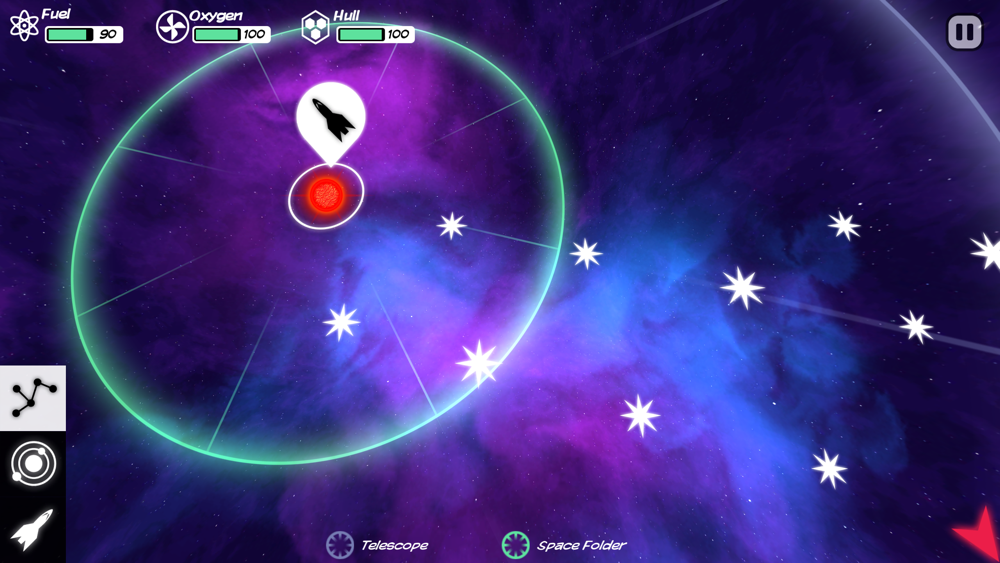
Task: Pause the game
Action: tap(964, 33)
